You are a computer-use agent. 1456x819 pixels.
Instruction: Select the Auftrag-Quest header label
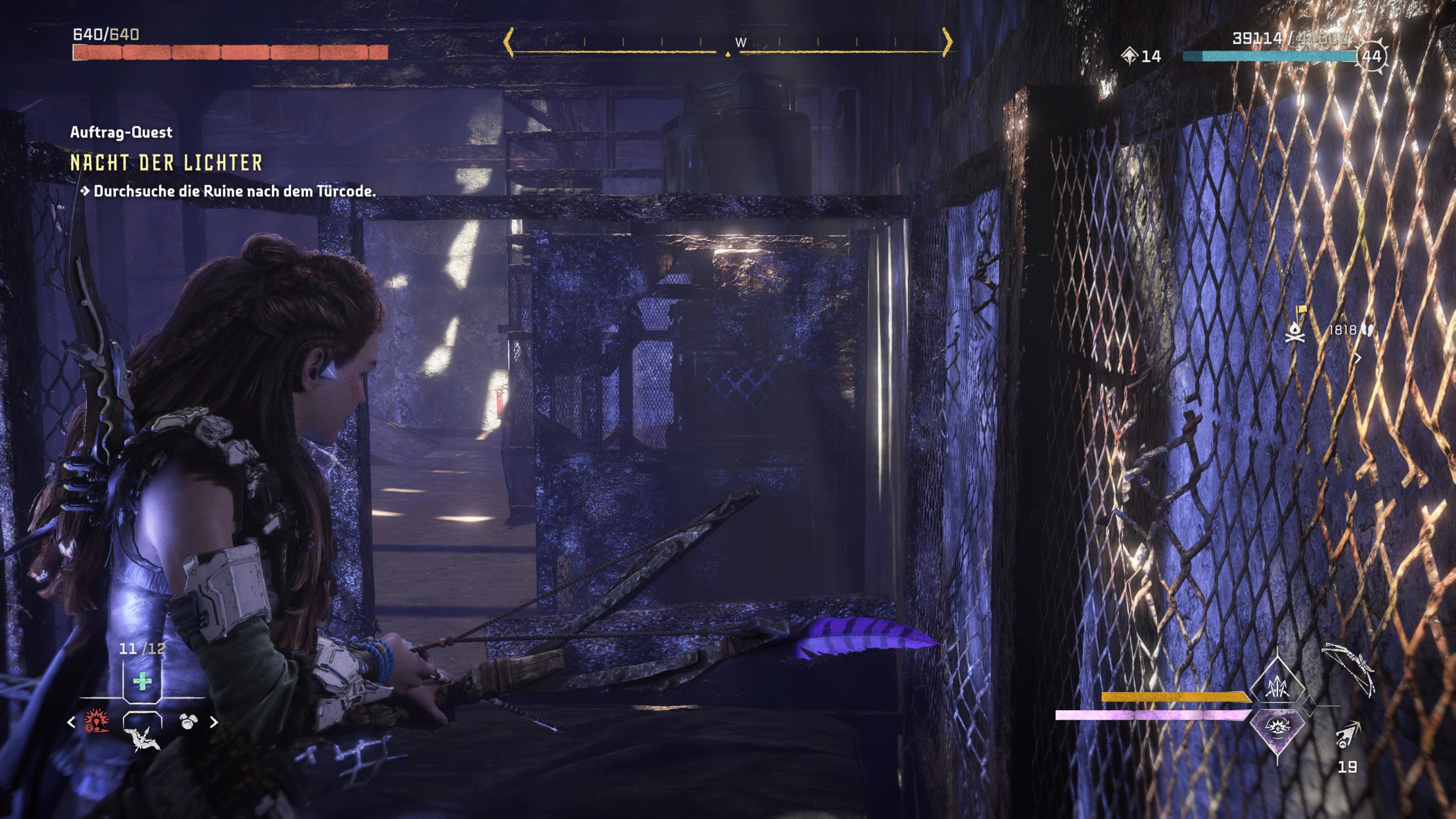point(121,132)
